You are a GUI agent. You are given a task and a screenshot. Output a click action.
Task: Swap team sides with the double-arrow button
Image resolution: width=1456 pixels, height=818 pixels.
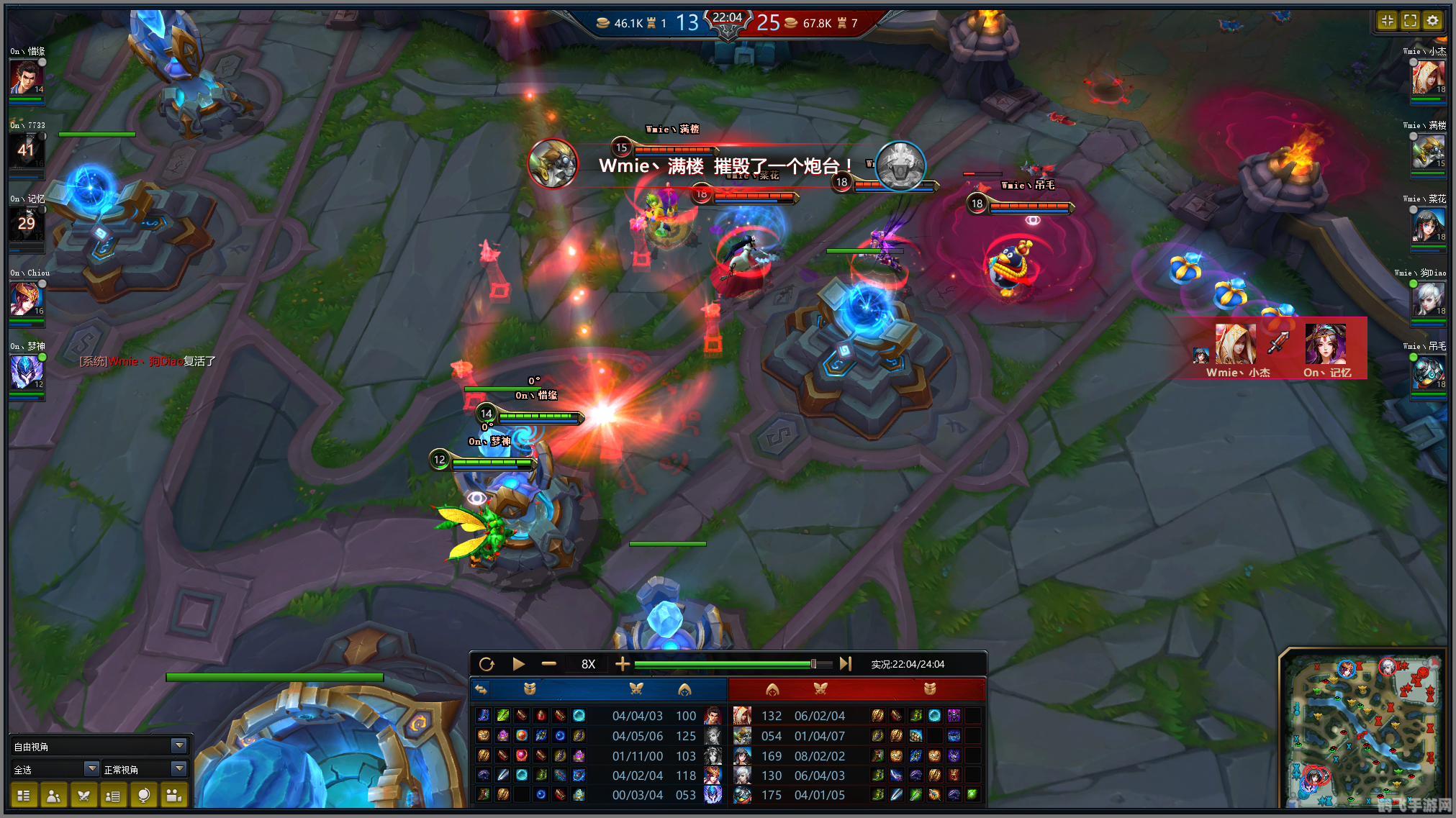coord(481,689)
